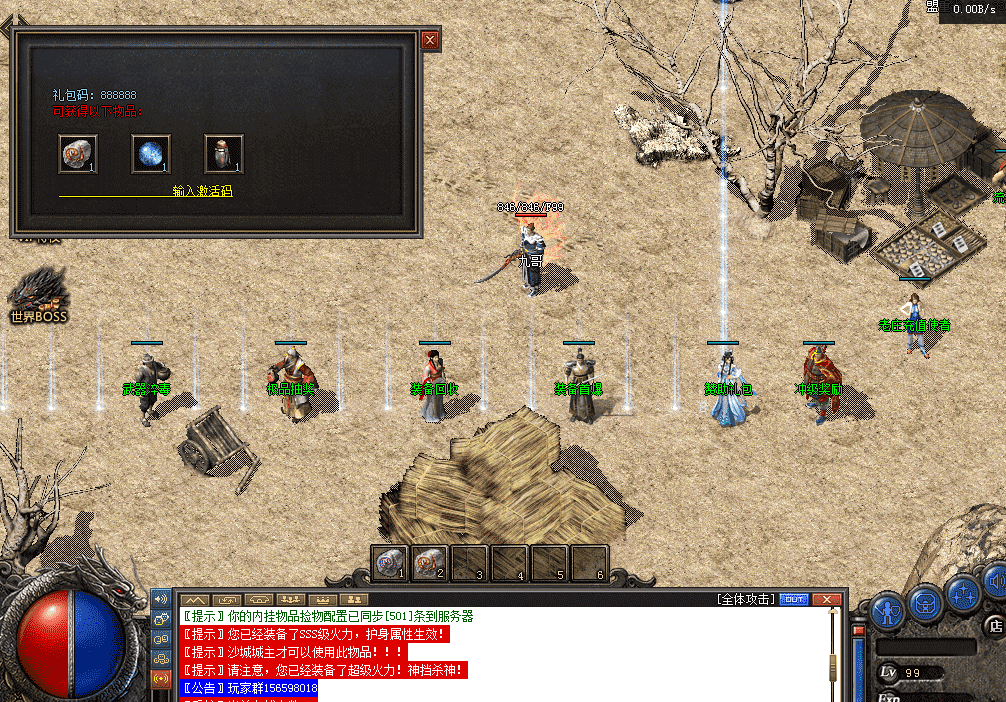Click the yellow 输入激活码 activation code link
The width and height of the screenshot is (1006, 702).
pos(202,191)
